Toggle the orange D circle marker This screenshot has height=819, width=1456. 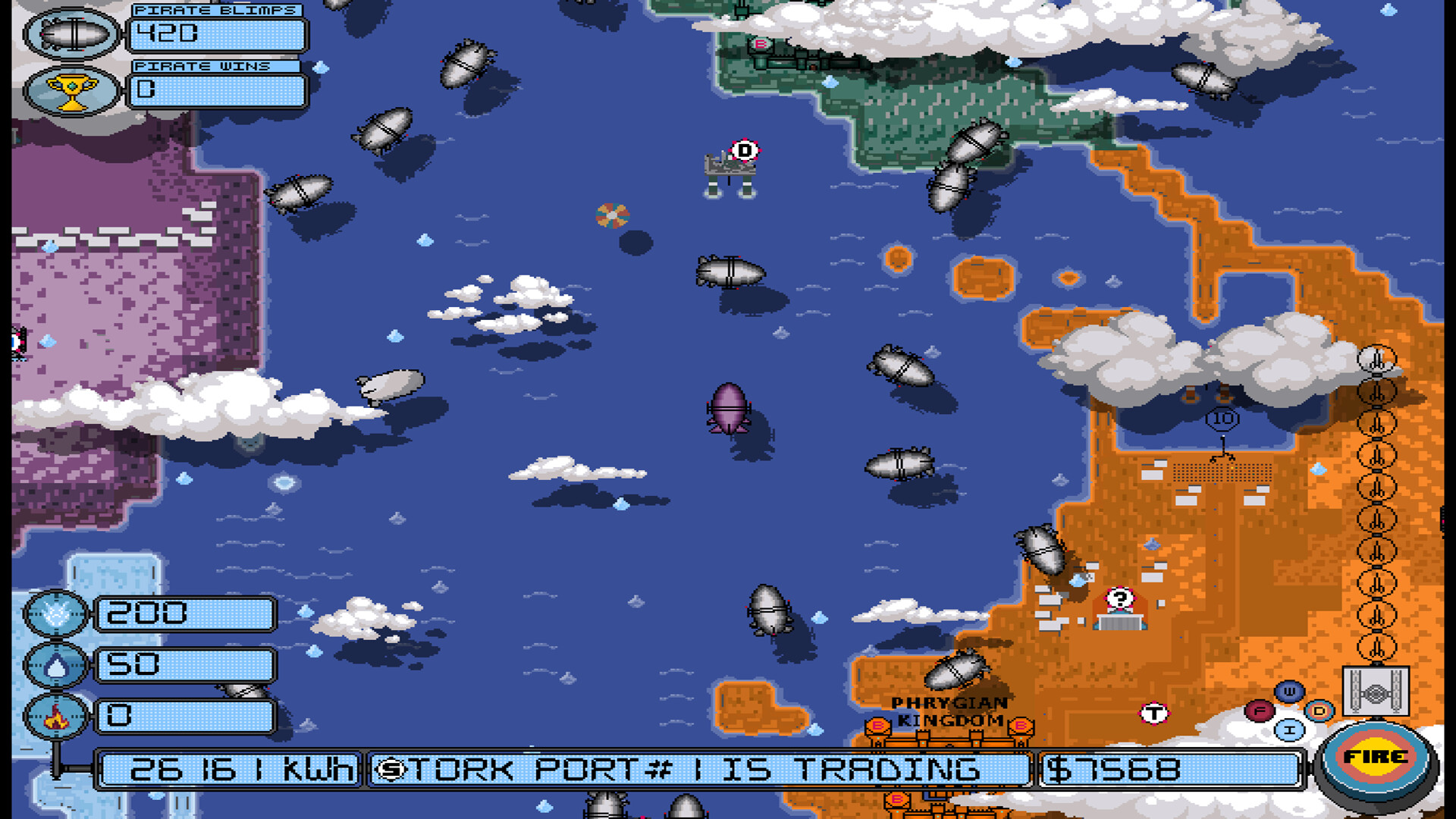point(1318,711)
